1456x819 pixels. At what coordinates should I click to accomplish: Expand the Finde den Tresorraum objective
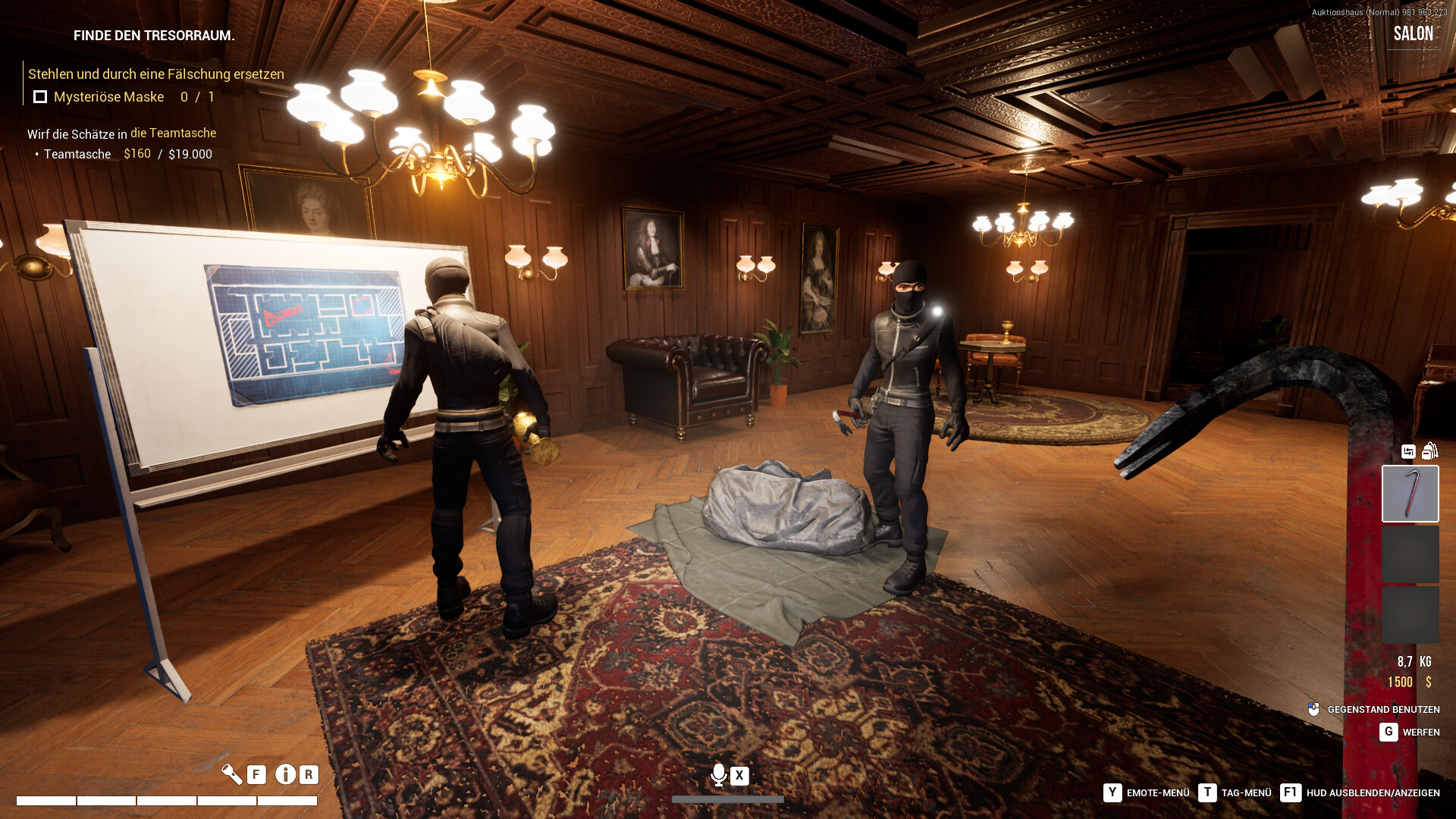pyautogui.click(x=153, y=35)
